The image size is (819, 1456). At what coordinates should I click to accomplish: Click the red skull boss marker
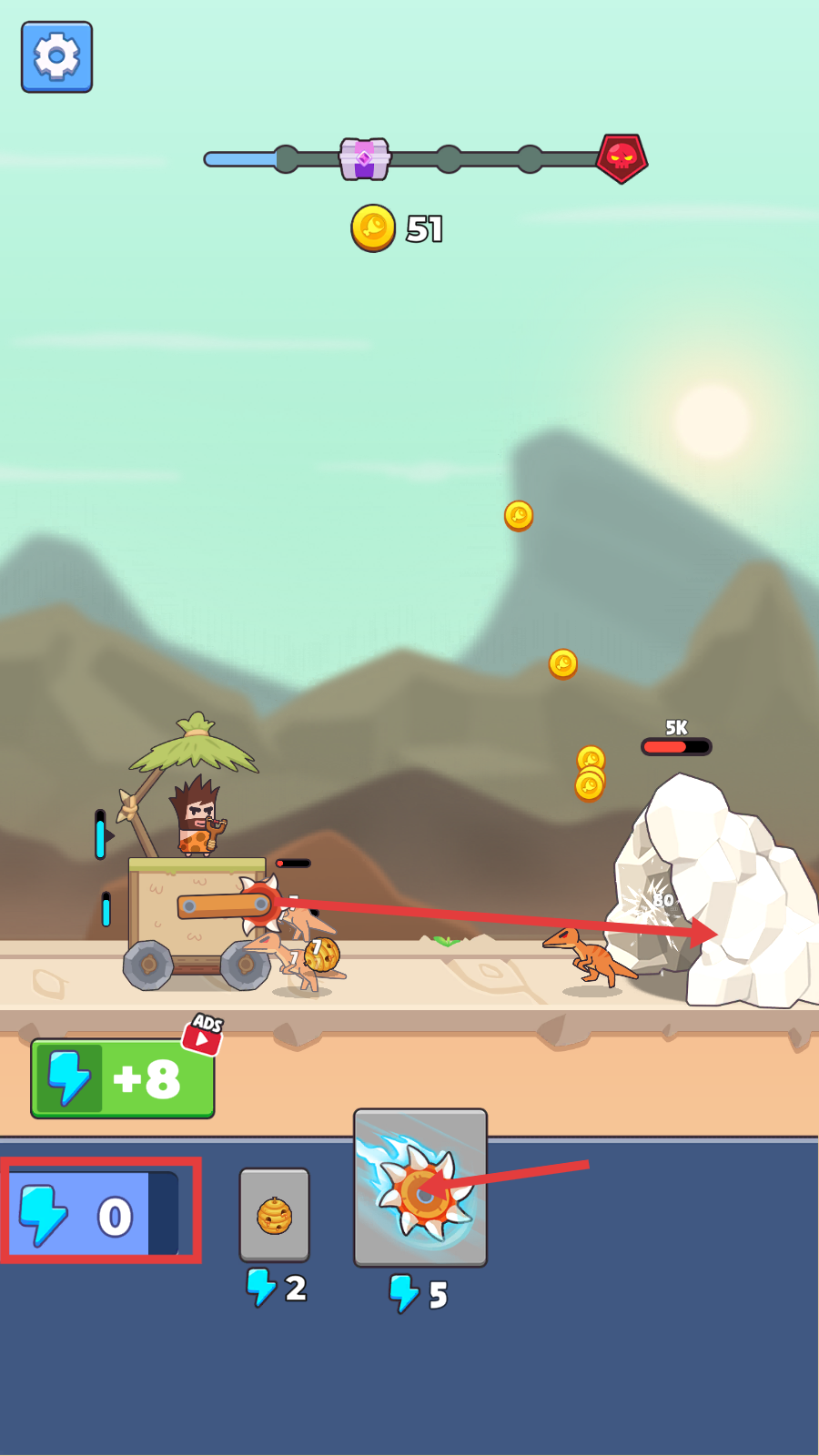point(622,158)
